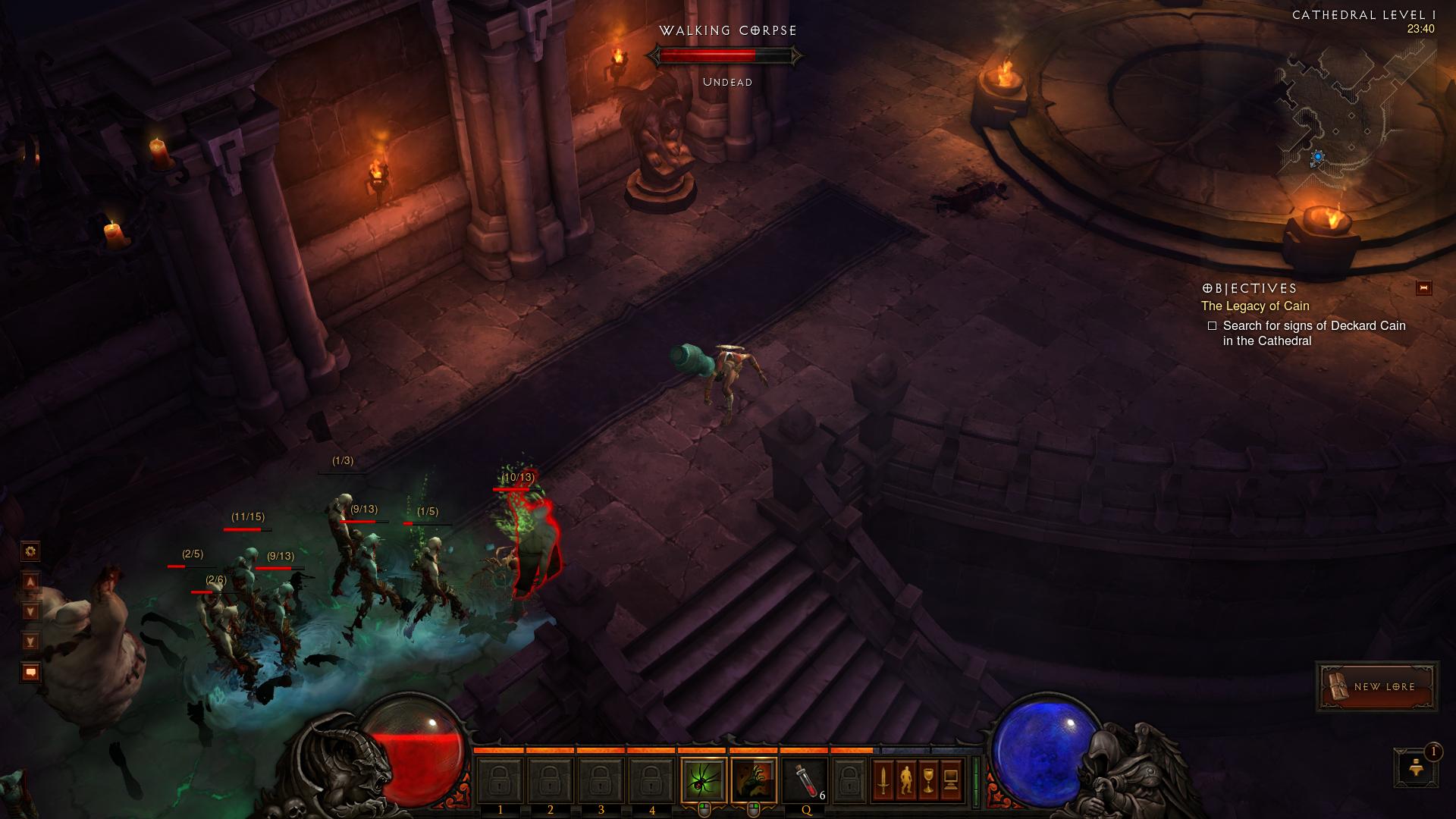Expand chat upward with the up arrow
The image size is (1456, 819).
pyautogui.click(x=30, y=581)
